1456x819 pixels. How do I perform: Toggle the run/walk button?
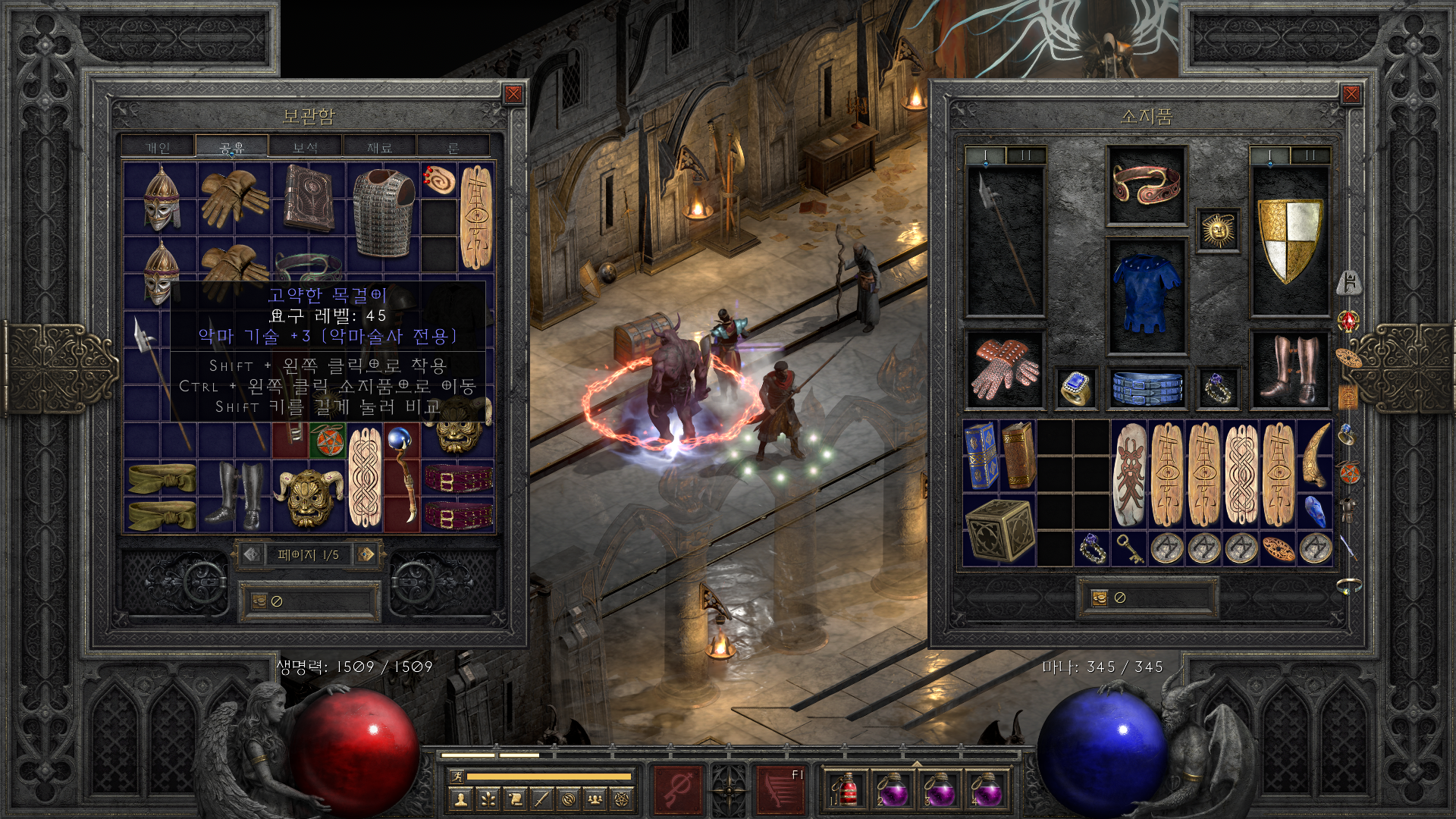[x=457, y=776]
